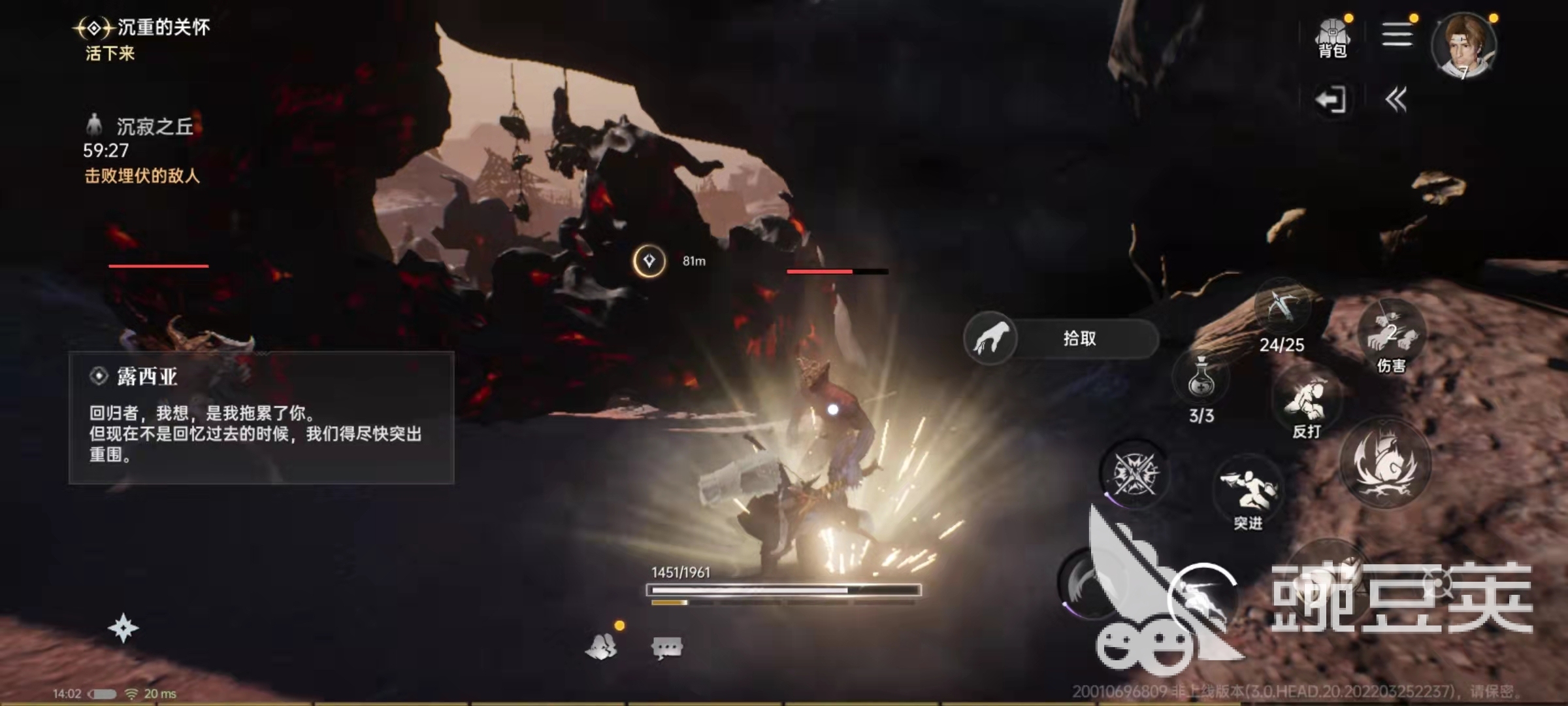Click the four-pointed star icon
The image size is (1568, 706).
[123, 628]
